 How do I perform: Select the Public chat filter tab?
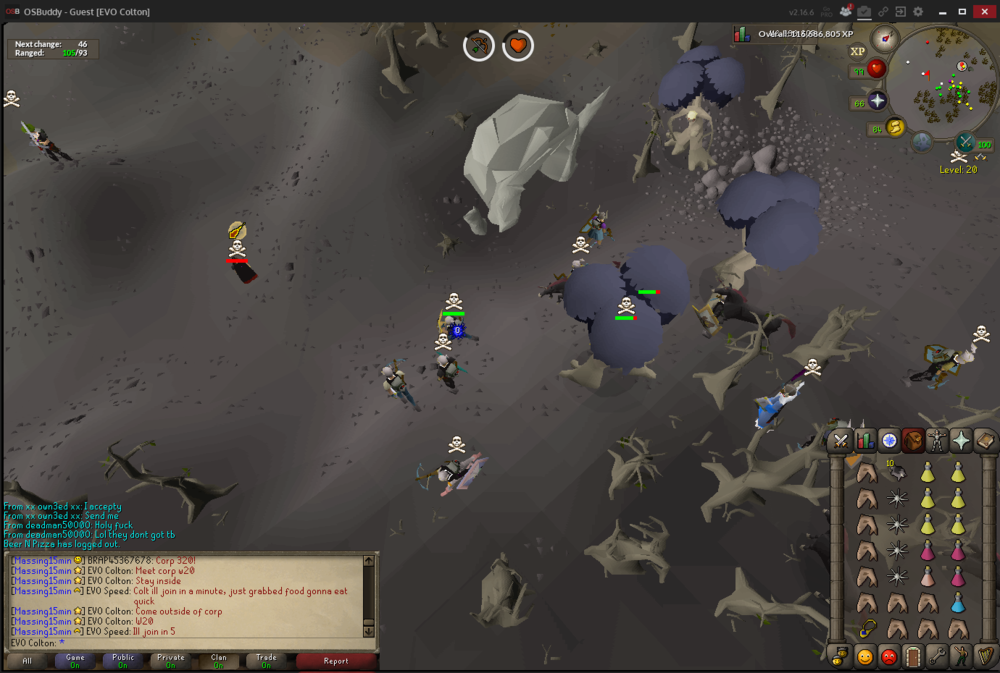click(123, 660)
